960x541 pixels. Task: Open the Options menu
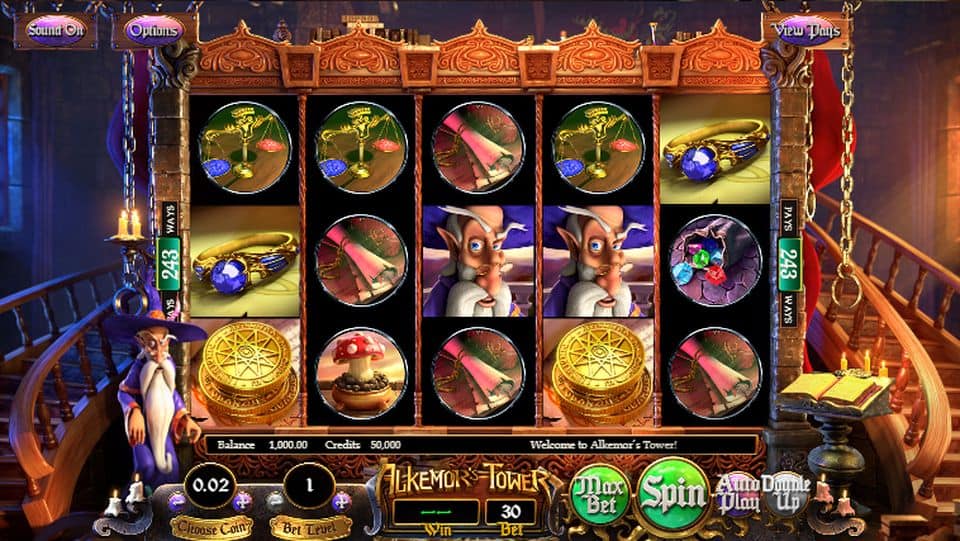pyautogui.click(x=154, y=30)
